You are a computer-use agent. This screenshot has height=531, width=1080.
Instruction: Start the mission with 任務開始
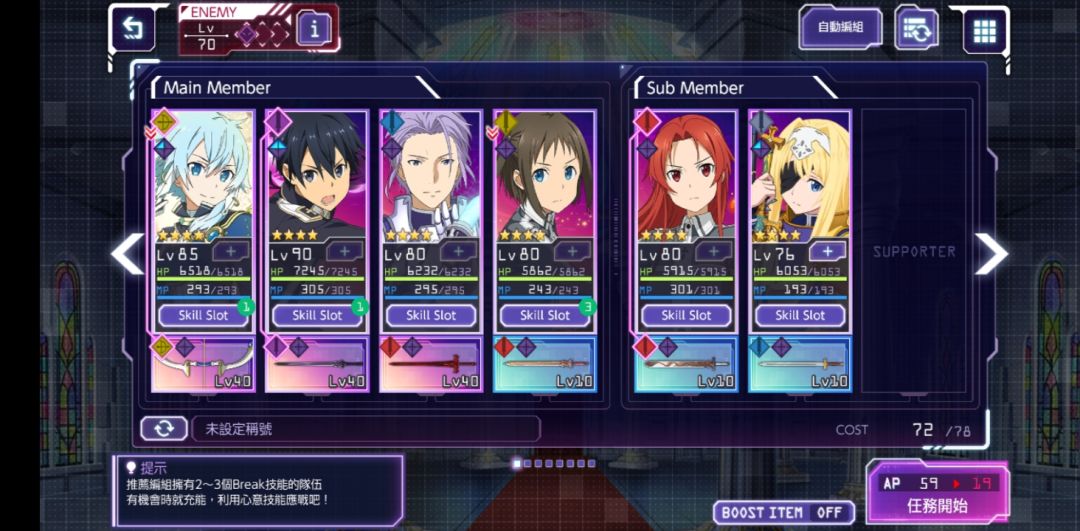click(936, 494)
